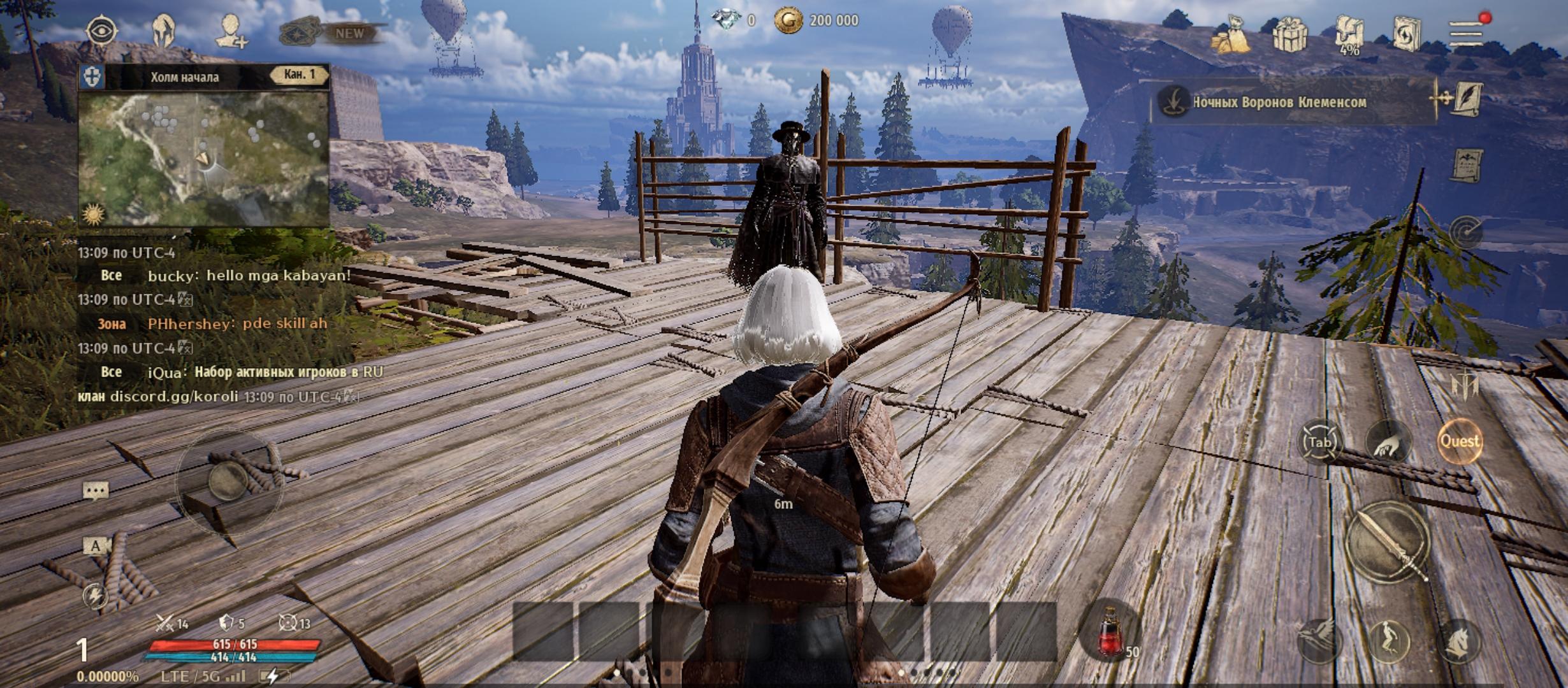Open chat with speech bubble icon
The width and height of the screenshot is (1568, 688).
click(x=96, y=491)
